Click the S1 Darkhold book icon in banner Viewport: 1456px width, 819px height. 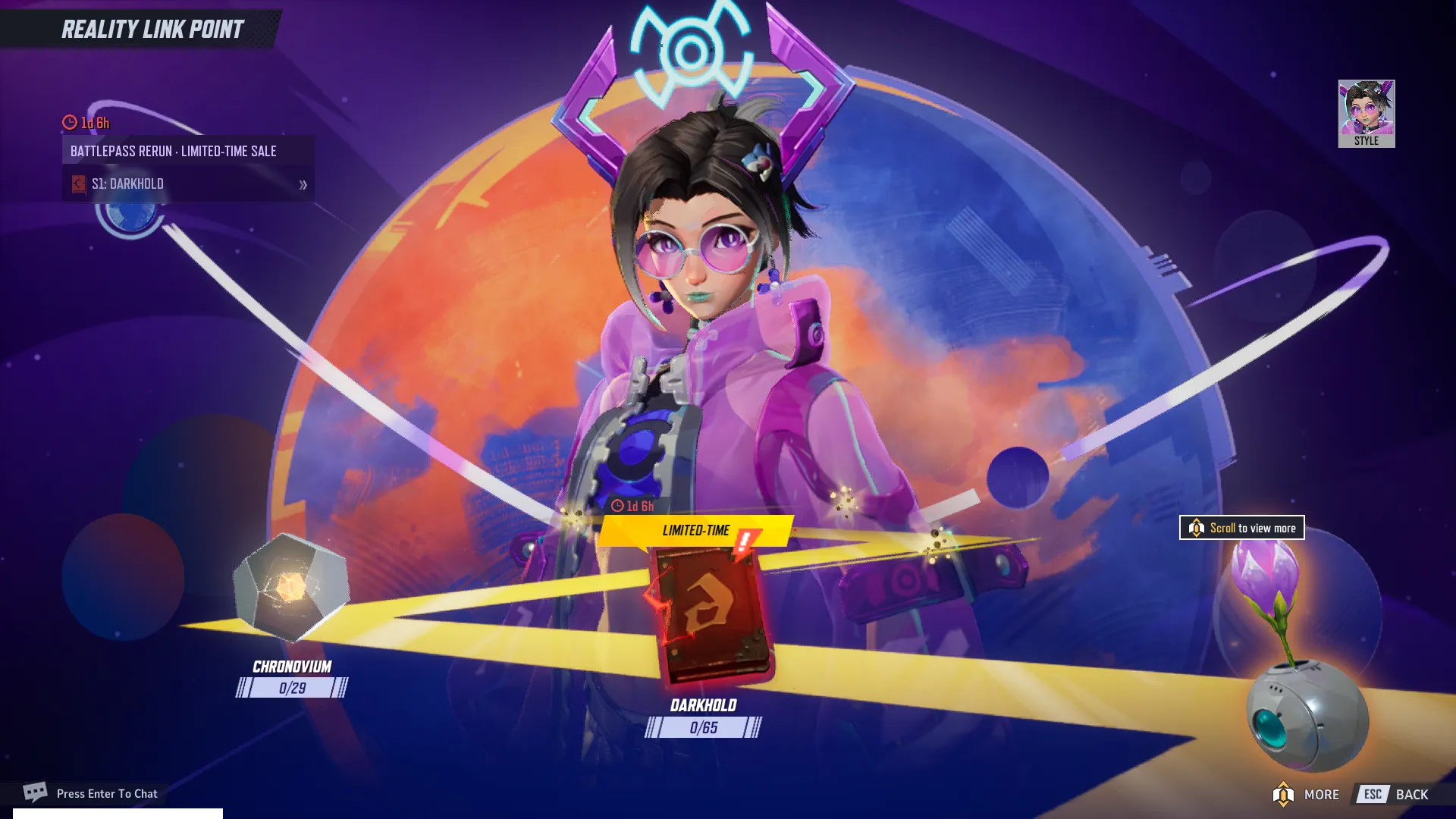[78, 184]
